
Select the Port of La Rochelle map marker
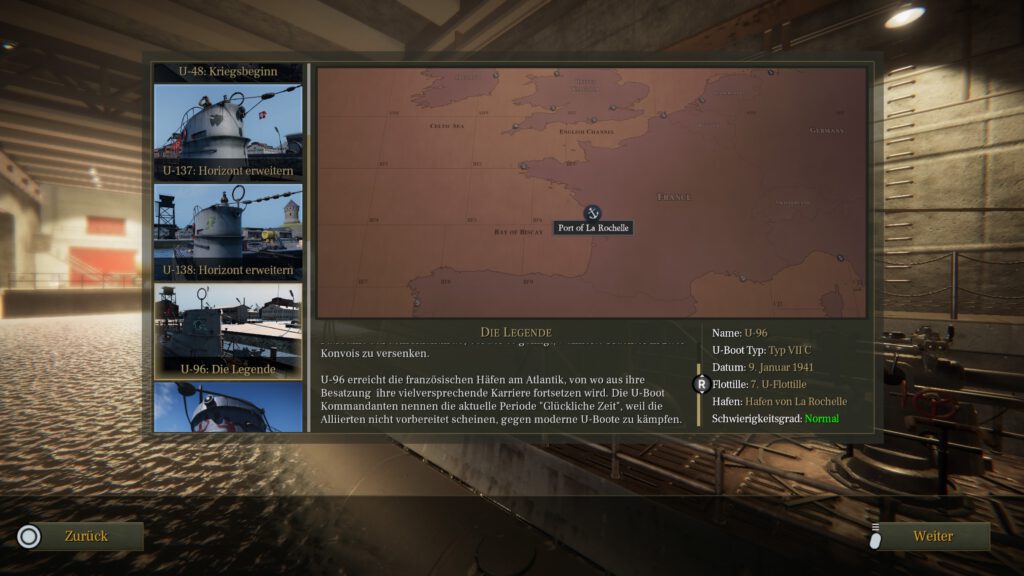point(592,213)
